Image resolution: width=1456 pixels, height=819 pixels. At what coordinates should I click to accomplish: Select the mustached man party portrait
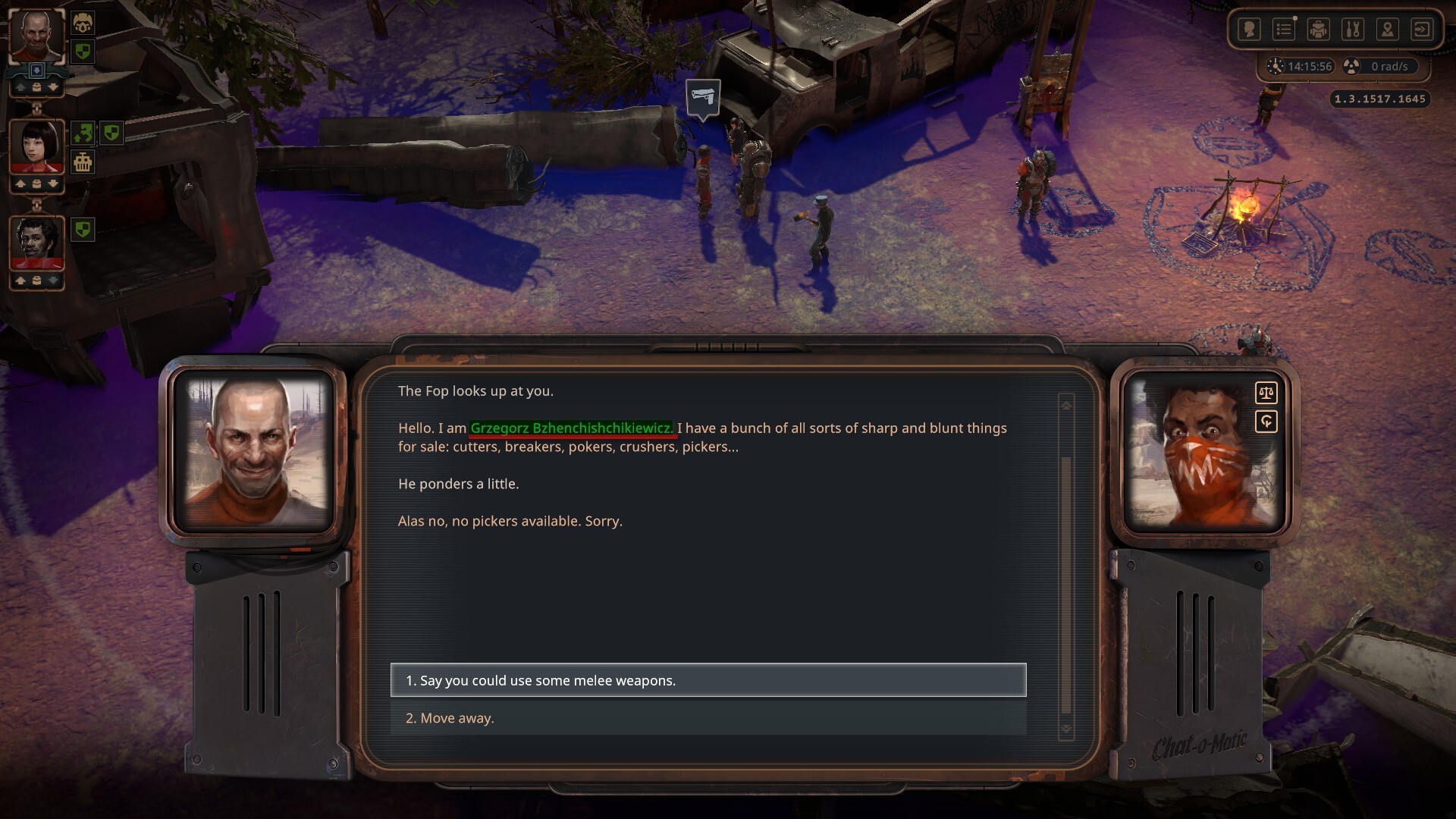[36, 243]
